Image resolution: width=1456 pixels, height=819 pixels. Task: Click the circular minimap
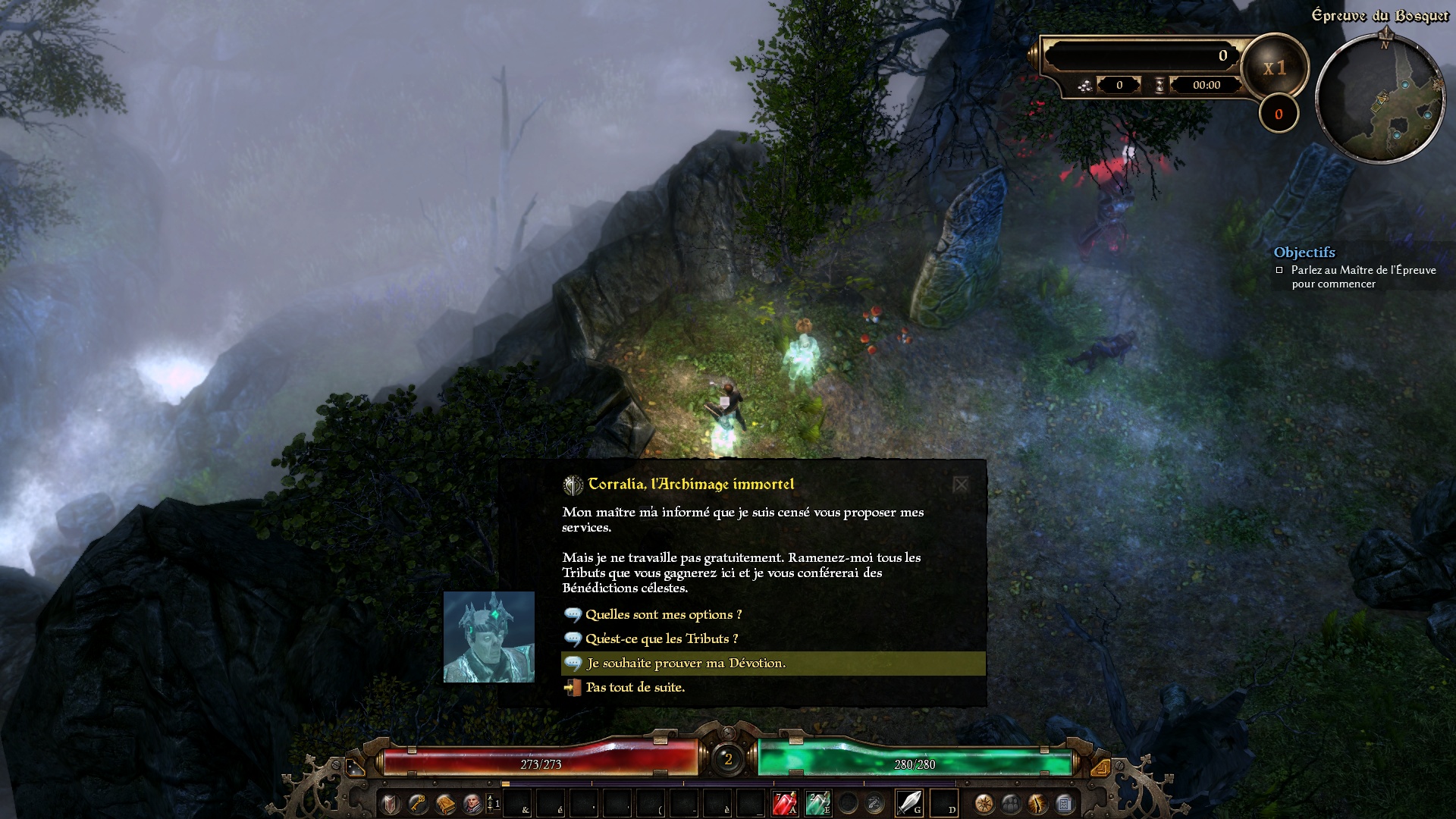click(1379, 99)
